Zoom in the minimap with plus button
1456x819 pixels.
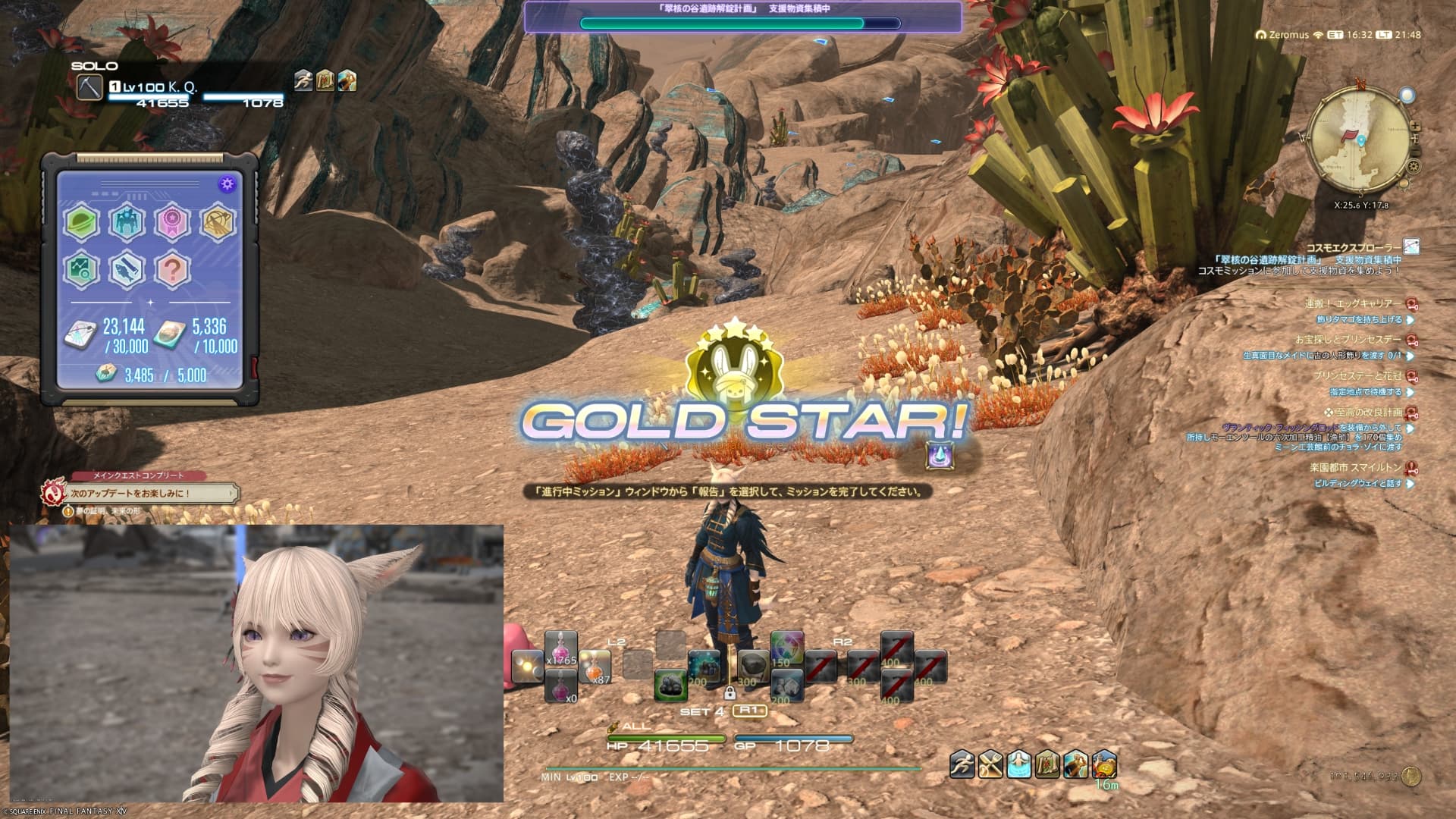(x=1415, y=127)
